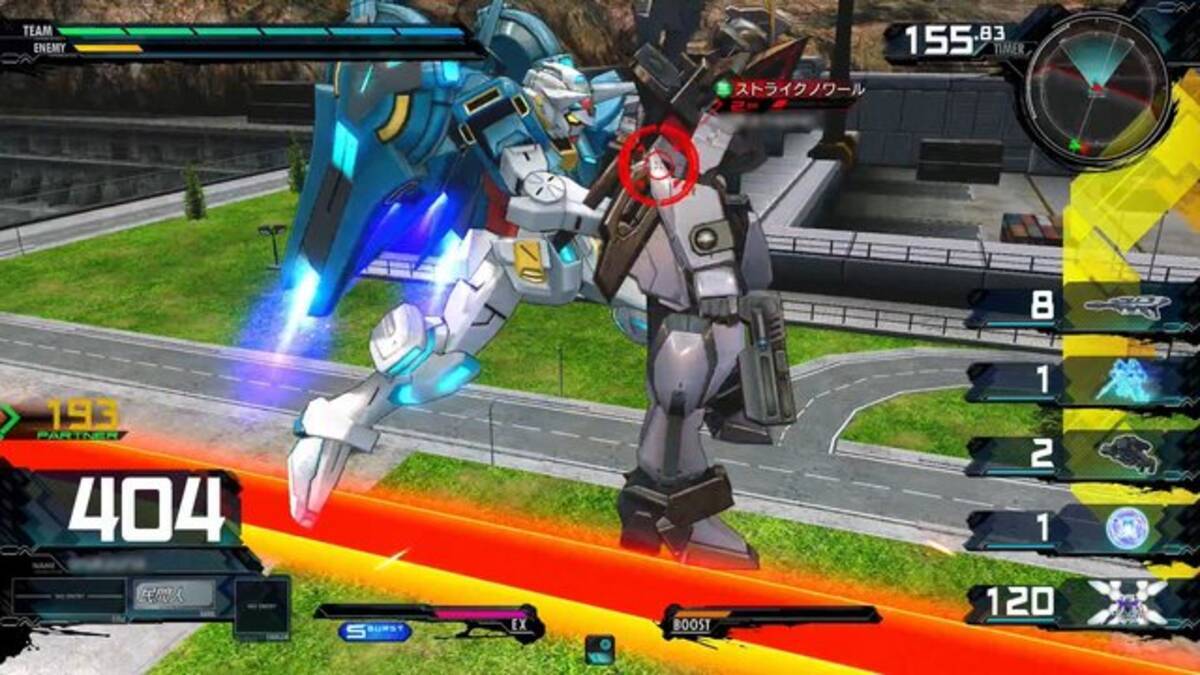Click the empty emblem box beside title plate

(262, 607)
